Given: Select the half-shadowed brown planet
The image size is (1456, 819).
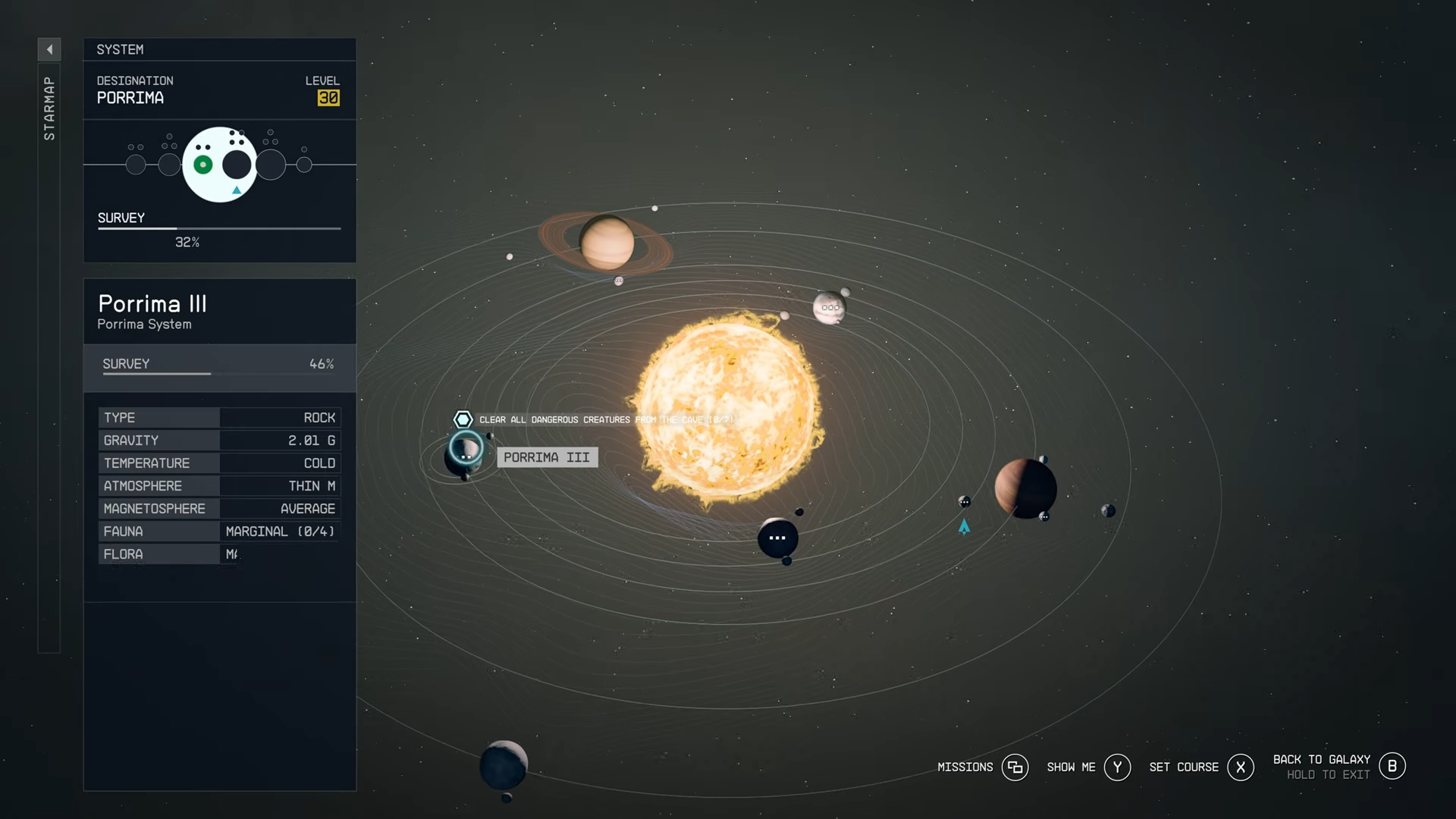Looking at the screenshot, I should tap(1025, 488).
